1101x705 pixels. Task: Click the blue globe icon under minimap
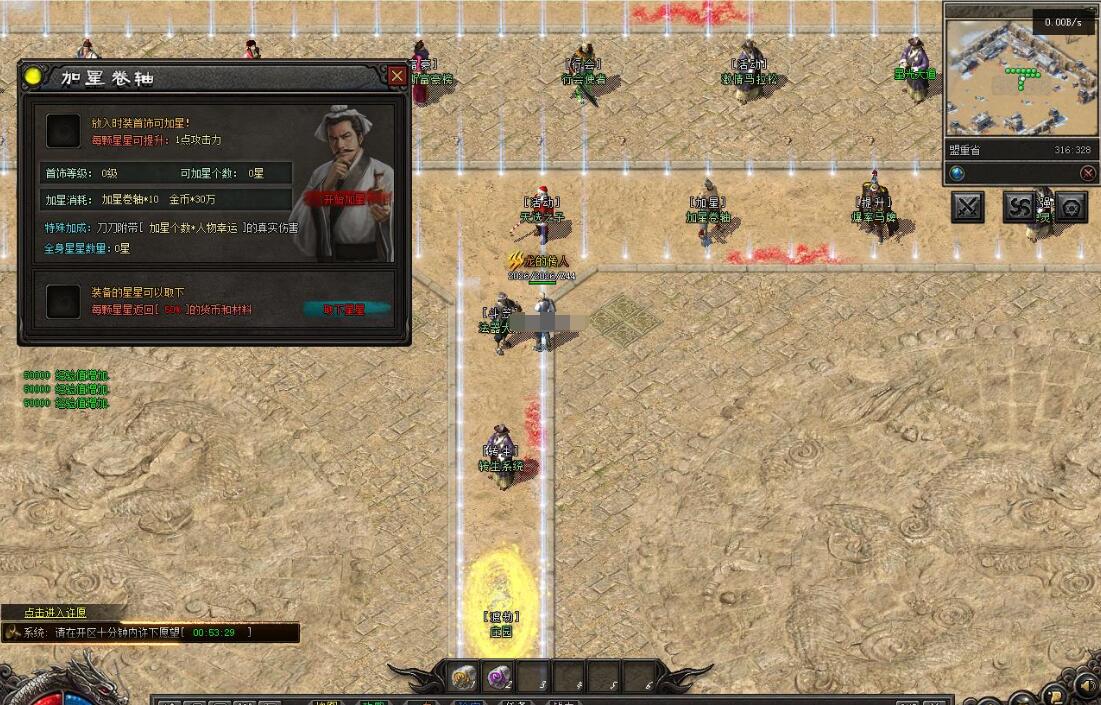tap(957, 173)
